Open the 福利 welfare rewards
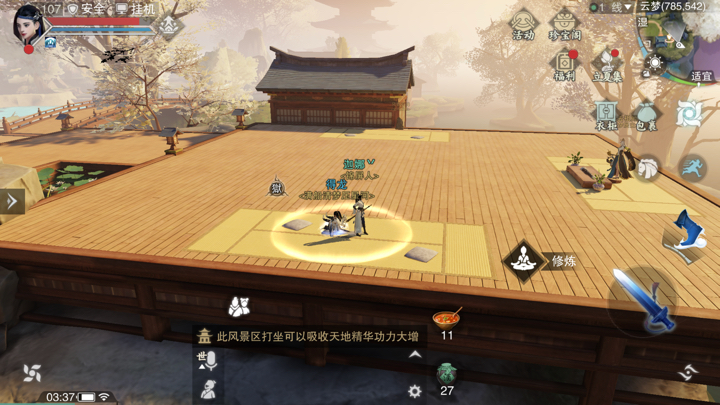Screen dimensions: 720x405 [x=565, y=64]
